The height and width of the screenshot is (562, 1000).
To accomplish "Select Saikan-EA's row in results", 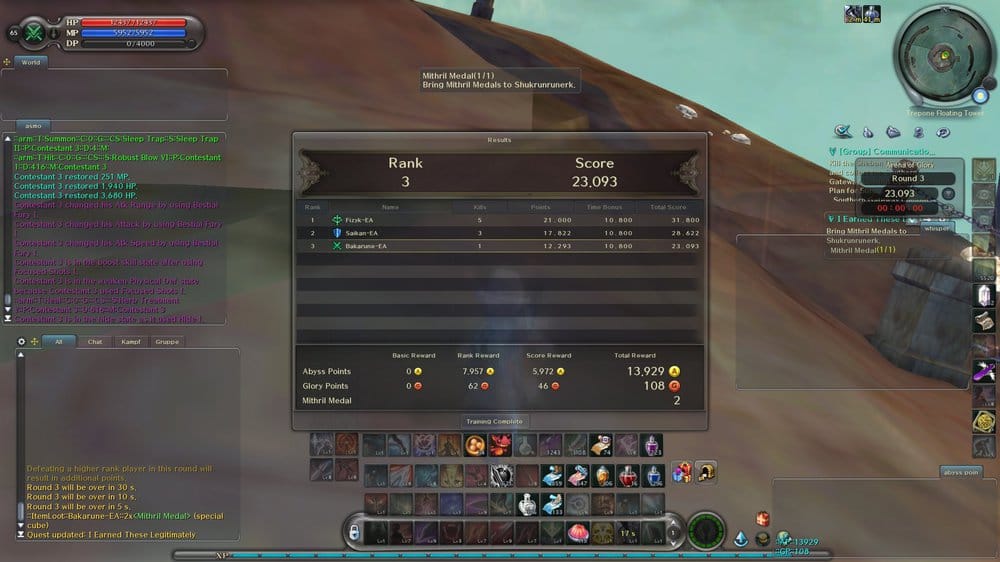I will [x=499, y=232].
